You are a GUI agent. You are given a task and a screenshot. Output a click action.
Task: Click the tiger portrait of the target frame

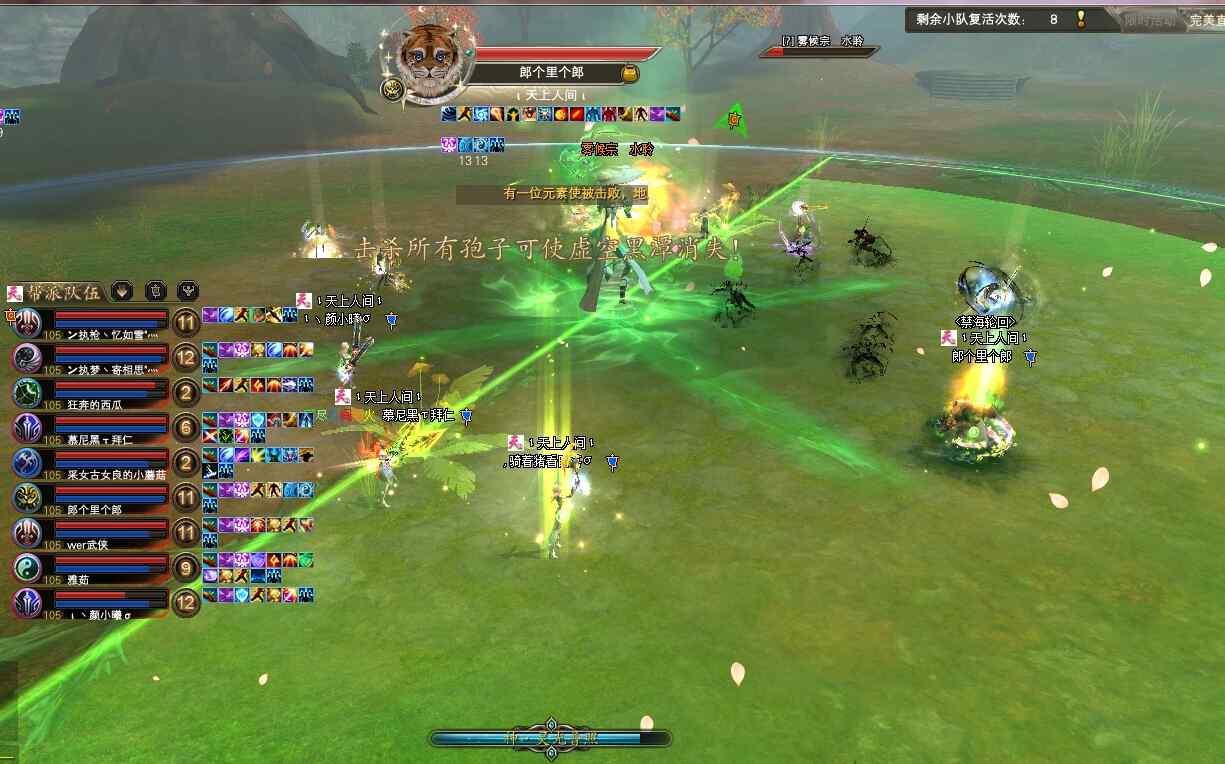coord(428,60)
